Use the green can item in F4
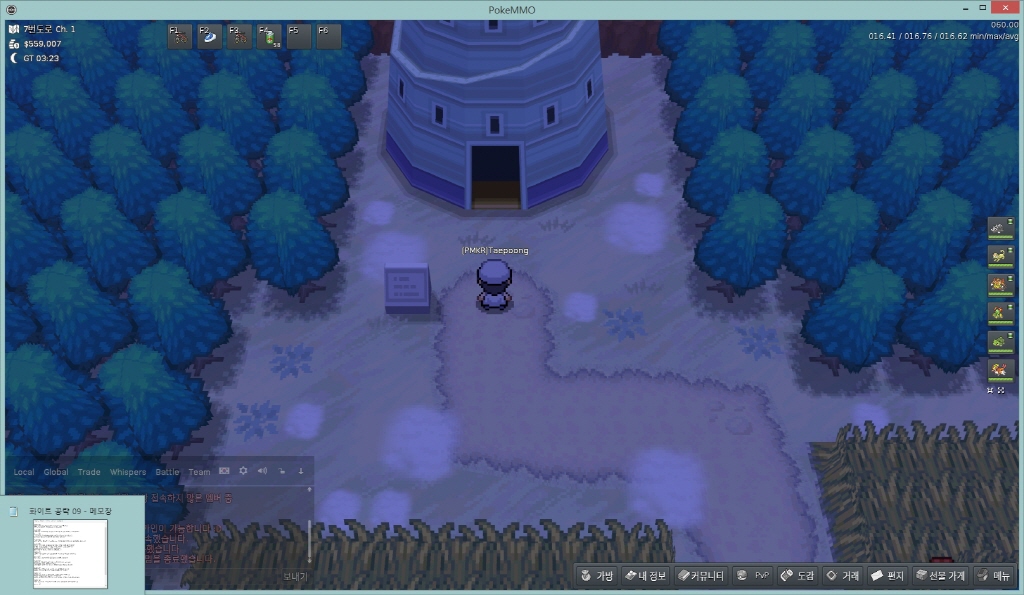This screenshot has height=595, width=1024. 270,37
